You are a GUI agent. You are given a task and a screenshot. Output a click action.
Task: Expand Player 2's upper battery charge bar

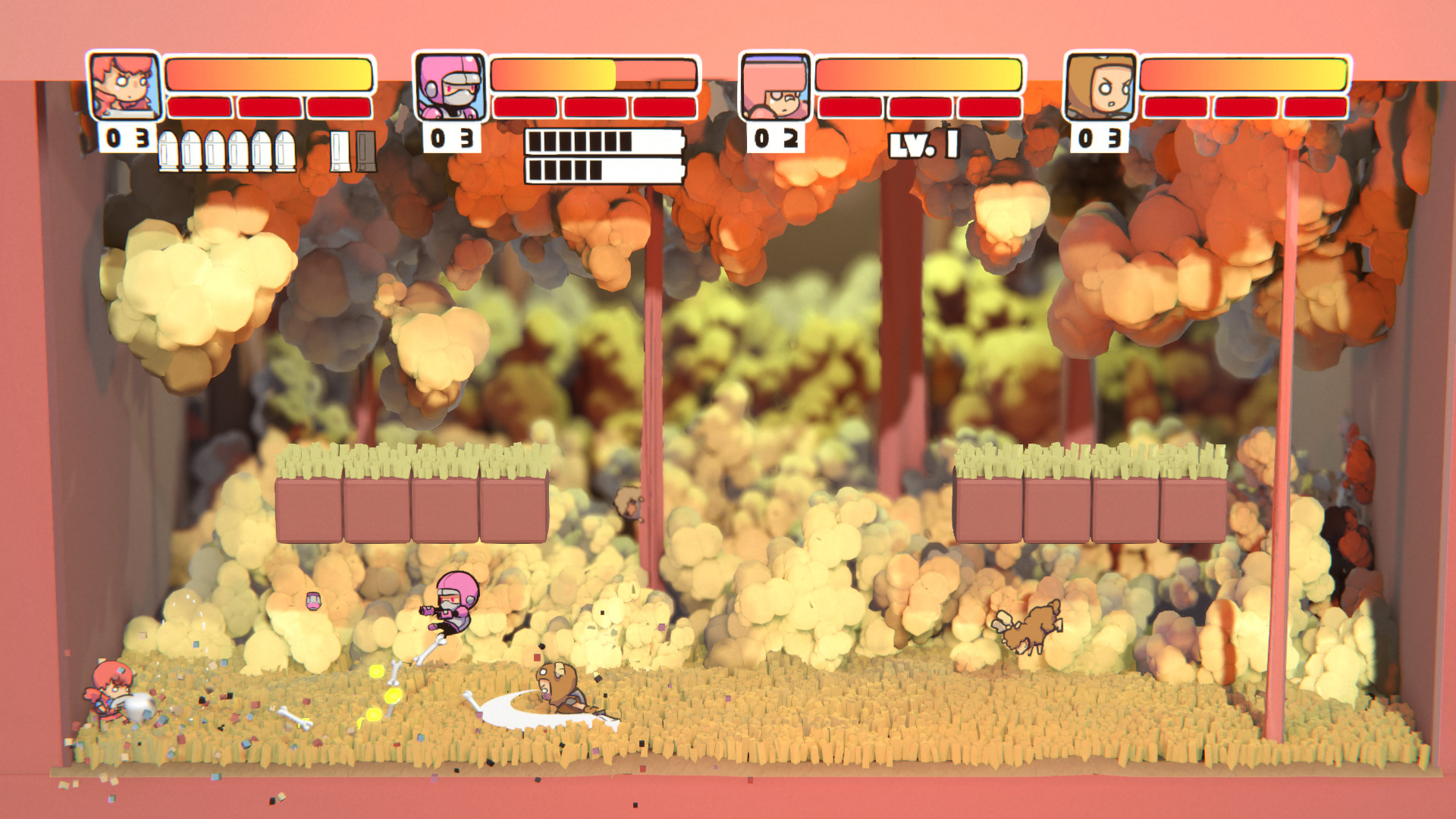tap(603, 140)
